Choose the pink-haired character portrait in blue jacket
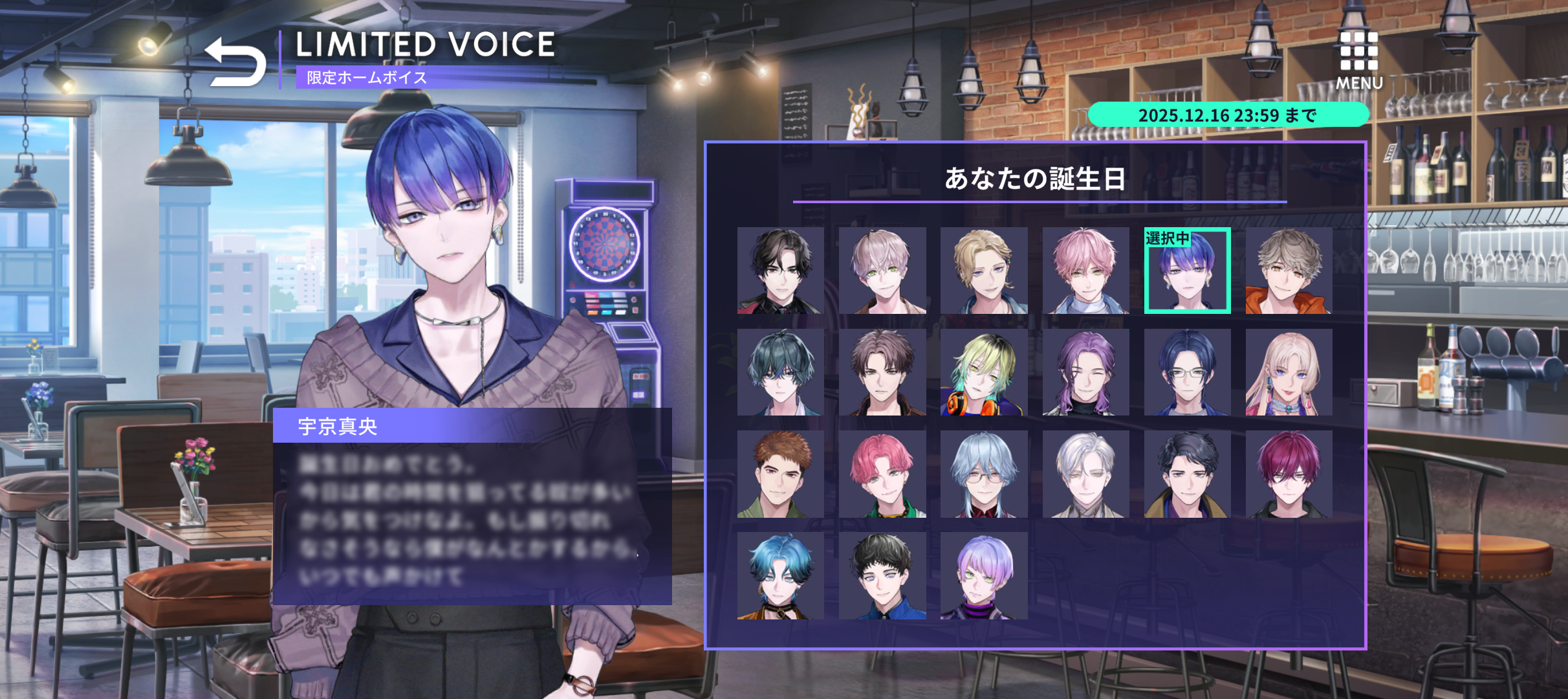This screenshot has height=699, width=1568. pos(1085,271)
